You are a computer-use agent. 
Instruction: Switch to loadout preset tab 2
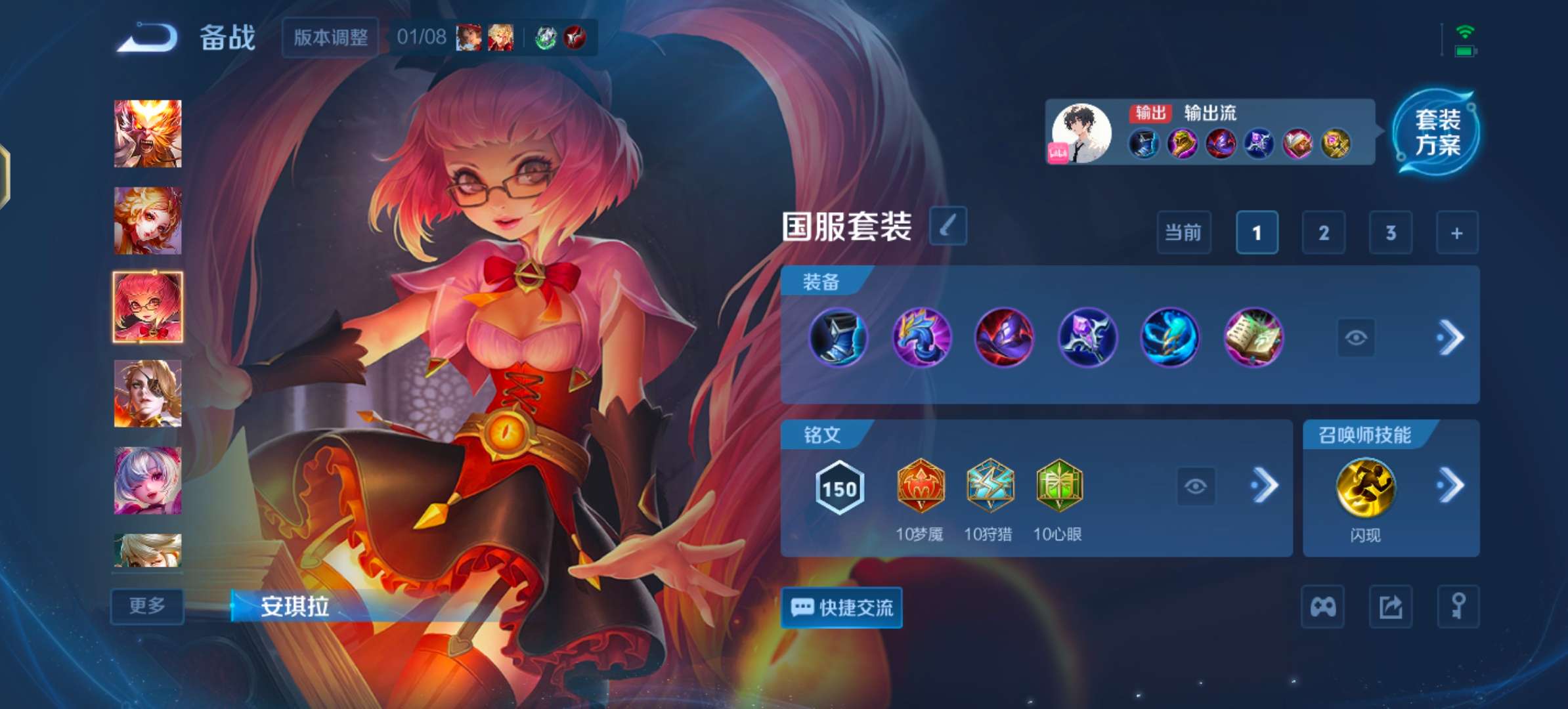pos(1324,232)
